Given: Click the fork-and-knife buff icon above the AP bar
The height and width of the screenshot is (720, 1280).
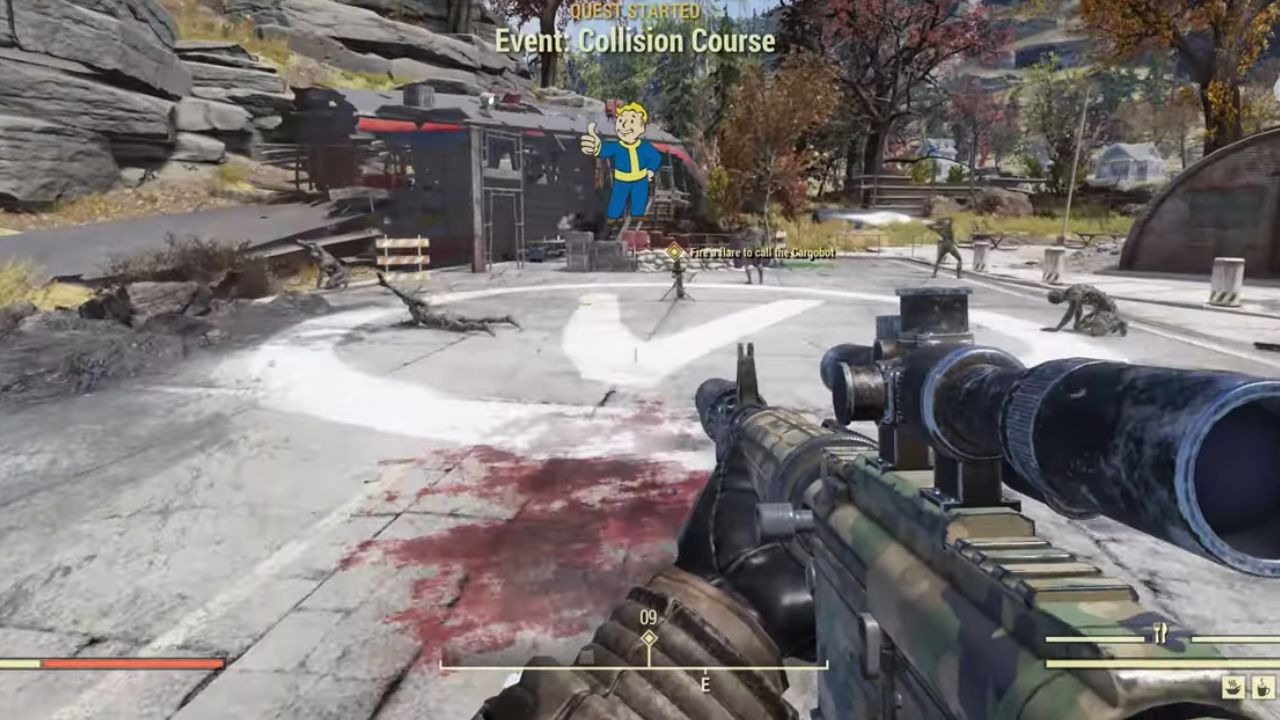Looking at the screenshot, I should click(1158, 632).
